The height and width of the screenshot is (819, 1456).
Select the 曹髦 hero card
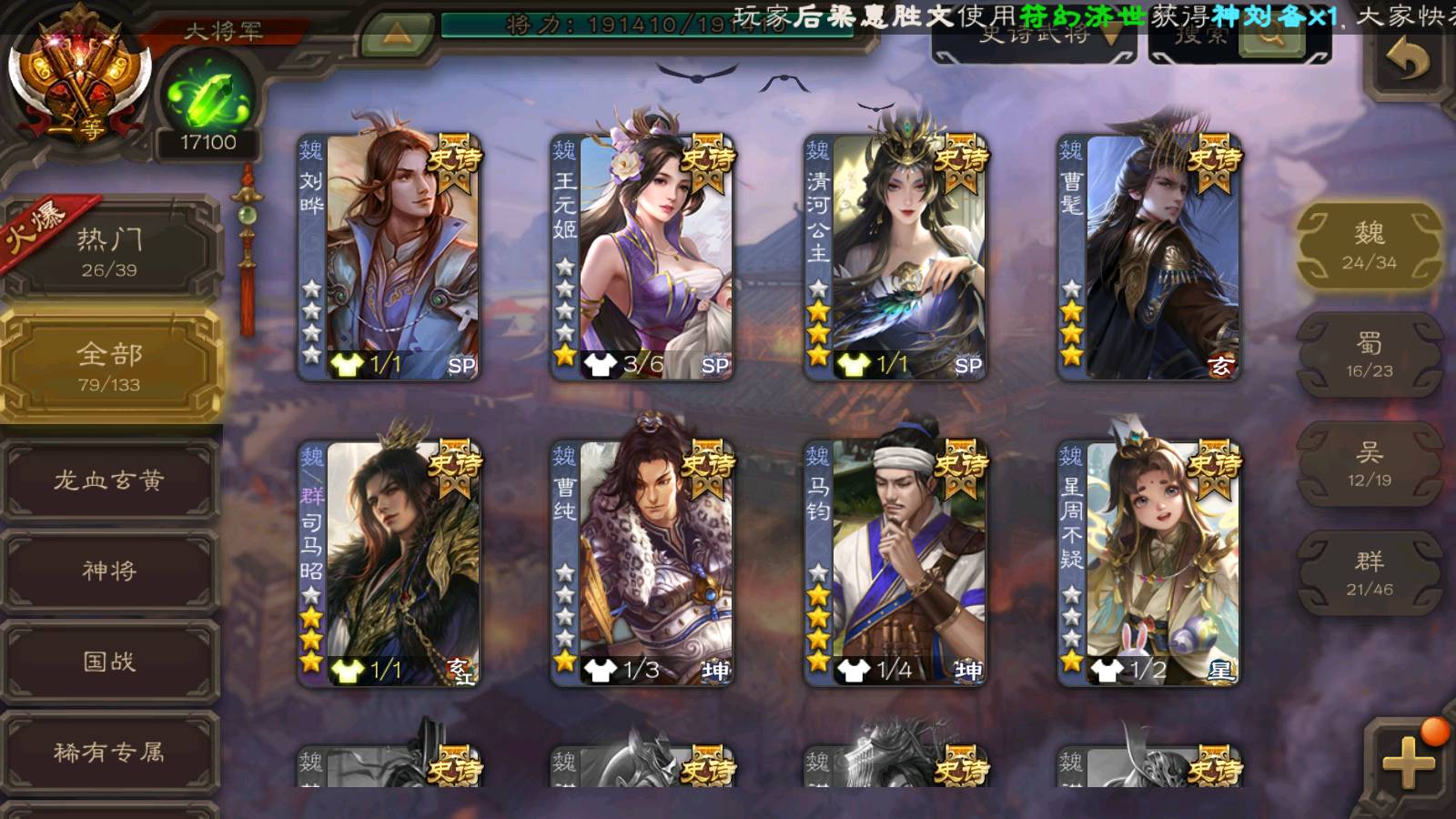click(1148, 257)
